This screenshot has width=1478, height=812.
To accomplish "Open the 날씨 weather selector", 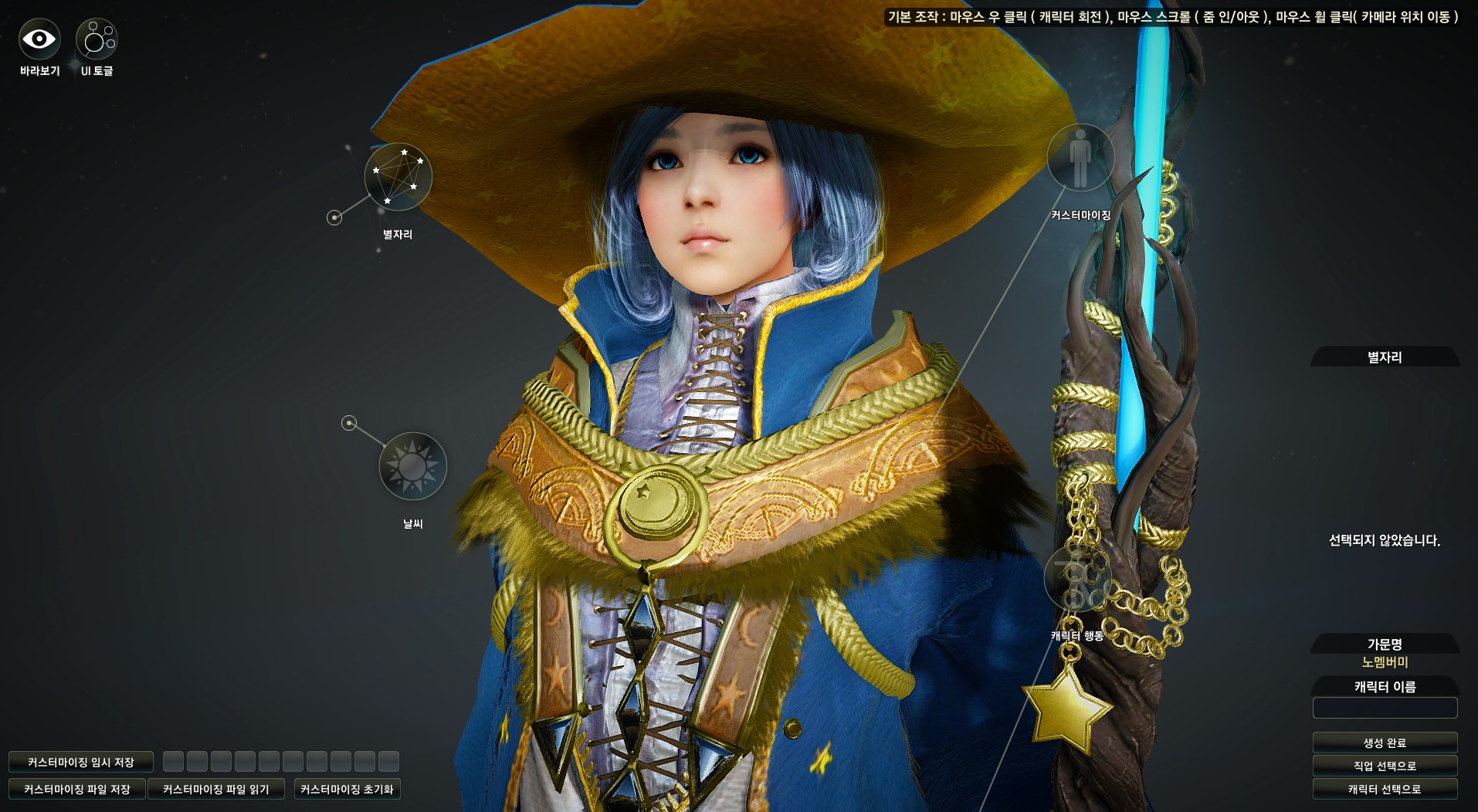I will coord(412,466).
